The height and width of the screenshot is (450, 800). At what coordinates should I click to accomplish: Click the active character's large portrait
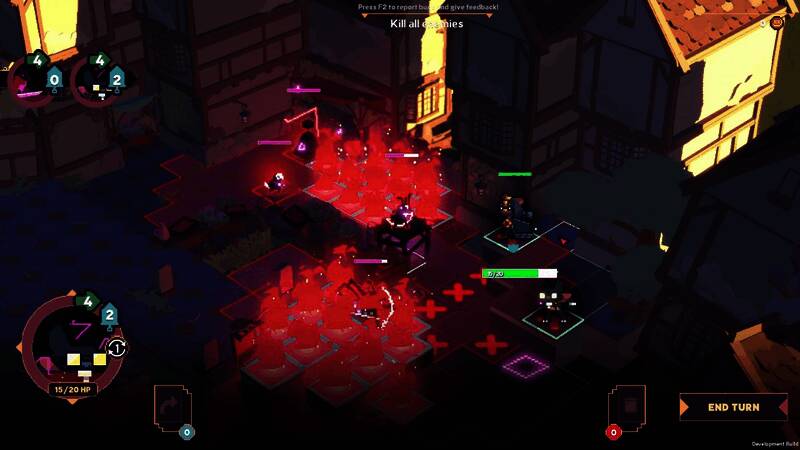tap(70, 345)
